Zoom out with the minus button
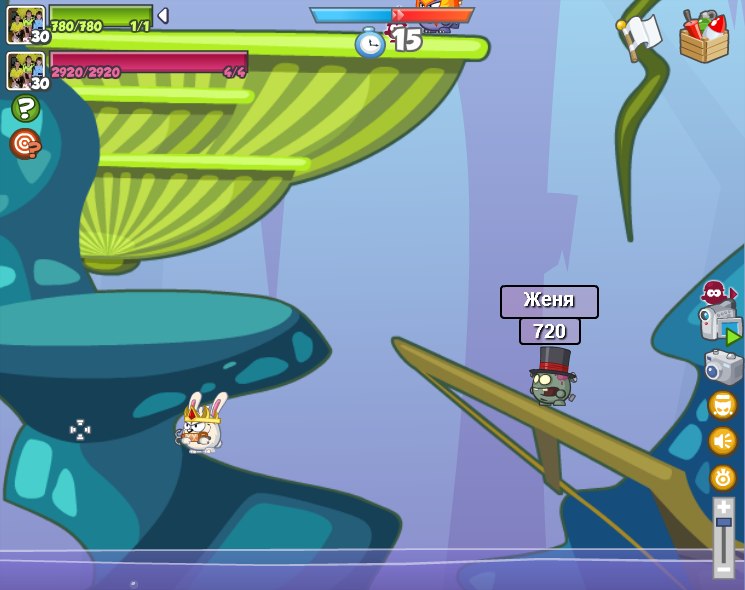The height and width of the screenshot is (590, 745). click(723, 569)
